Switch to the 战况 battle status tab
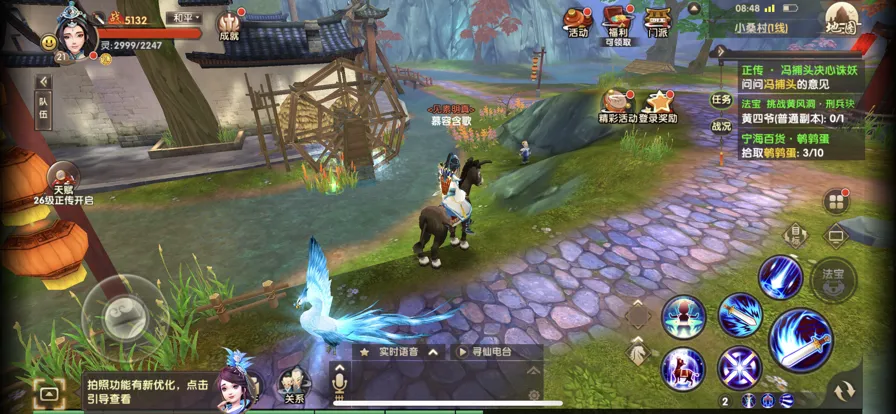Viewport: 896px width, 414px height. pos(721,127)
